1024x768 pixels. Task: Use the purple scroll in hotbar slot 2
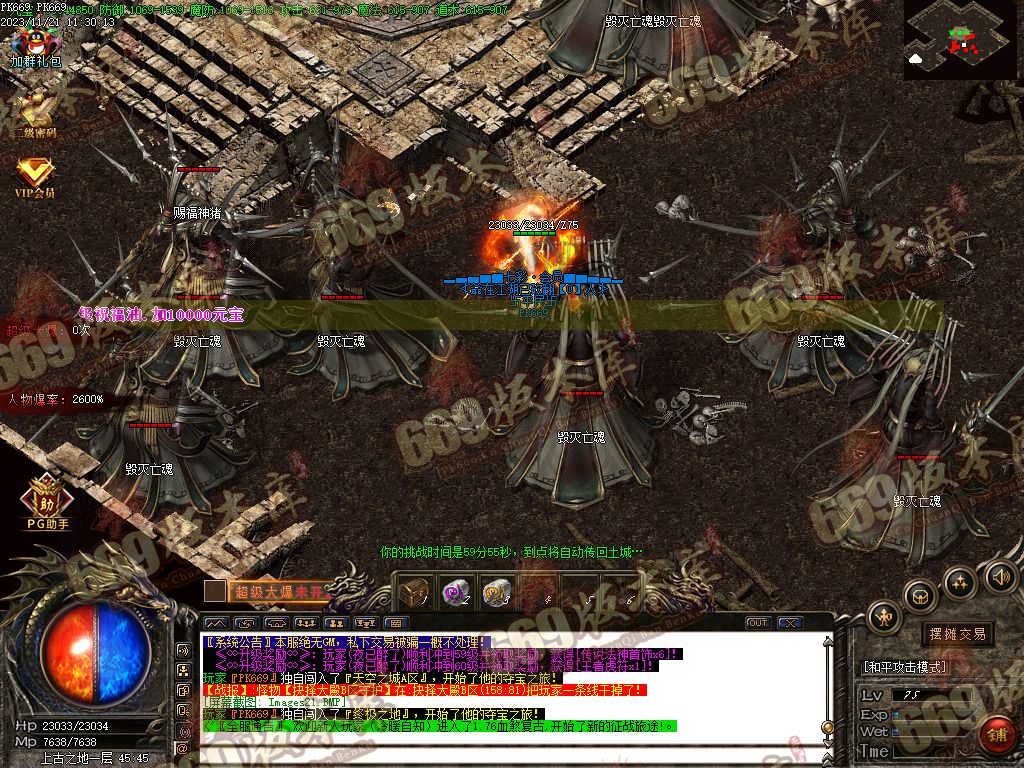pos(455,592)
